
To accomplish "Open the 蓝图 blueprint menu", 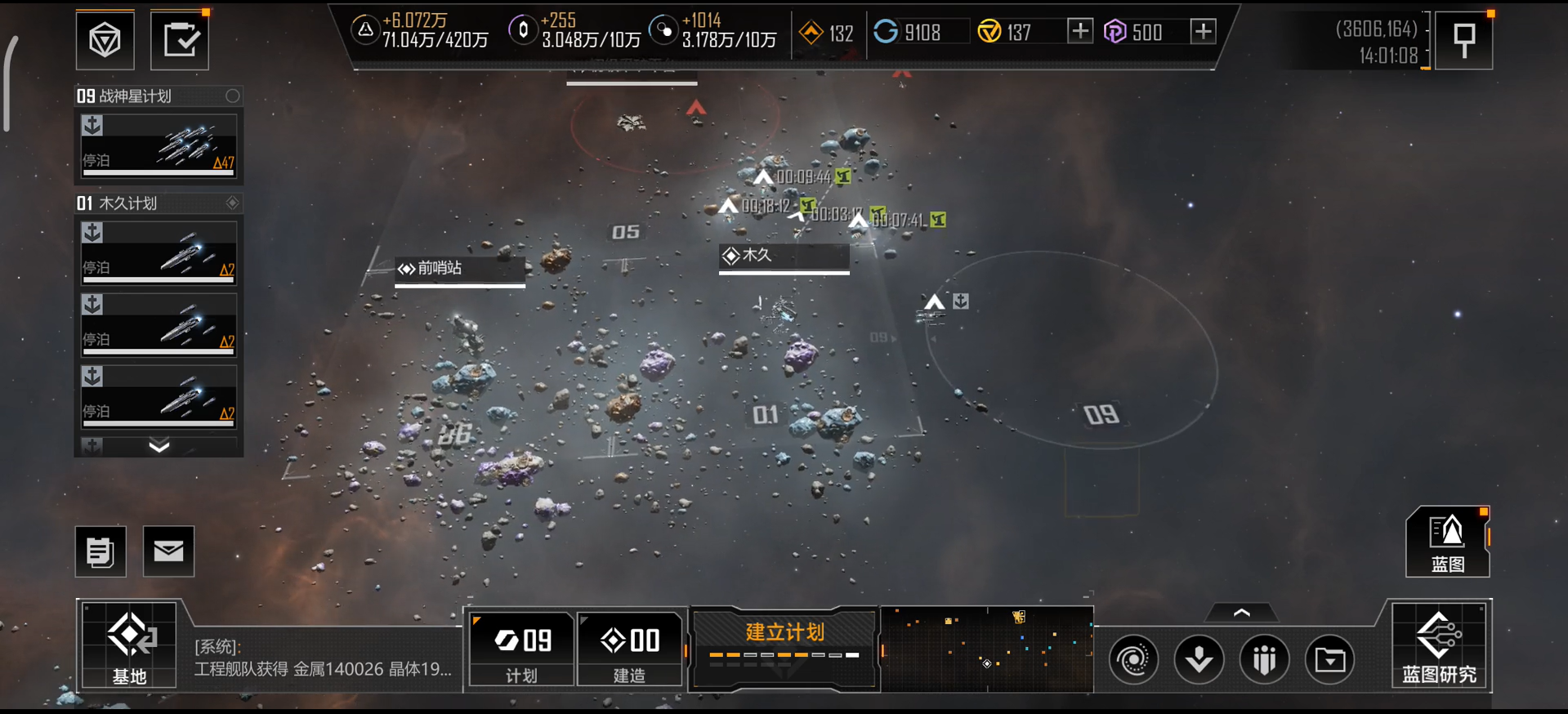I will [x=1447, y=542].
